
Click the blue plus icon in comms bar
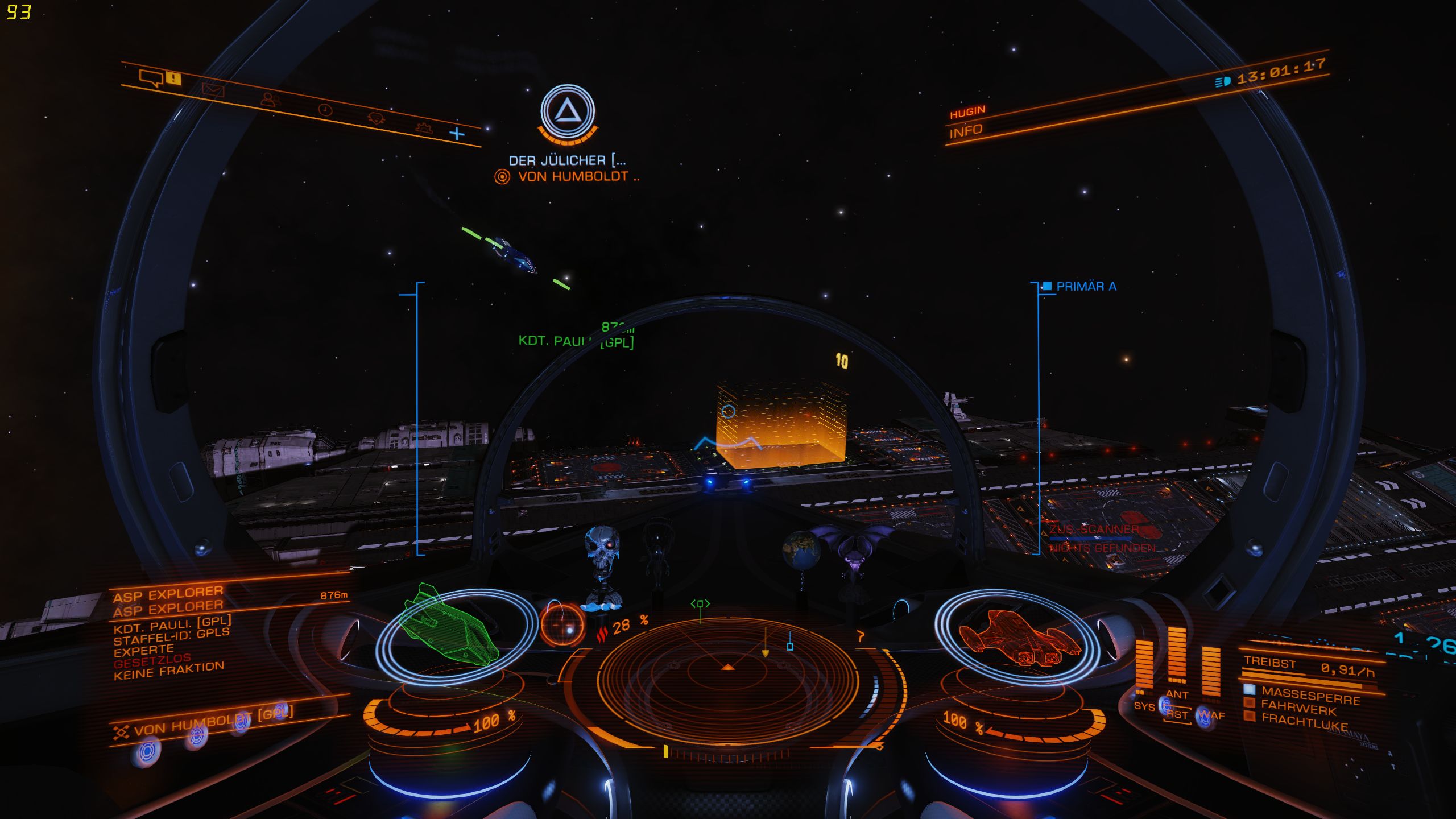457,134
